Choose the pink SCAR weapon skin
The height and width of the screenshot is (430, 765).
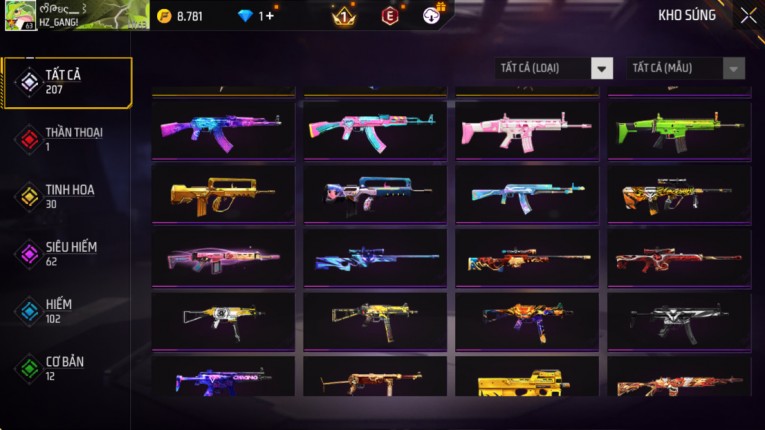click(527, 129)
